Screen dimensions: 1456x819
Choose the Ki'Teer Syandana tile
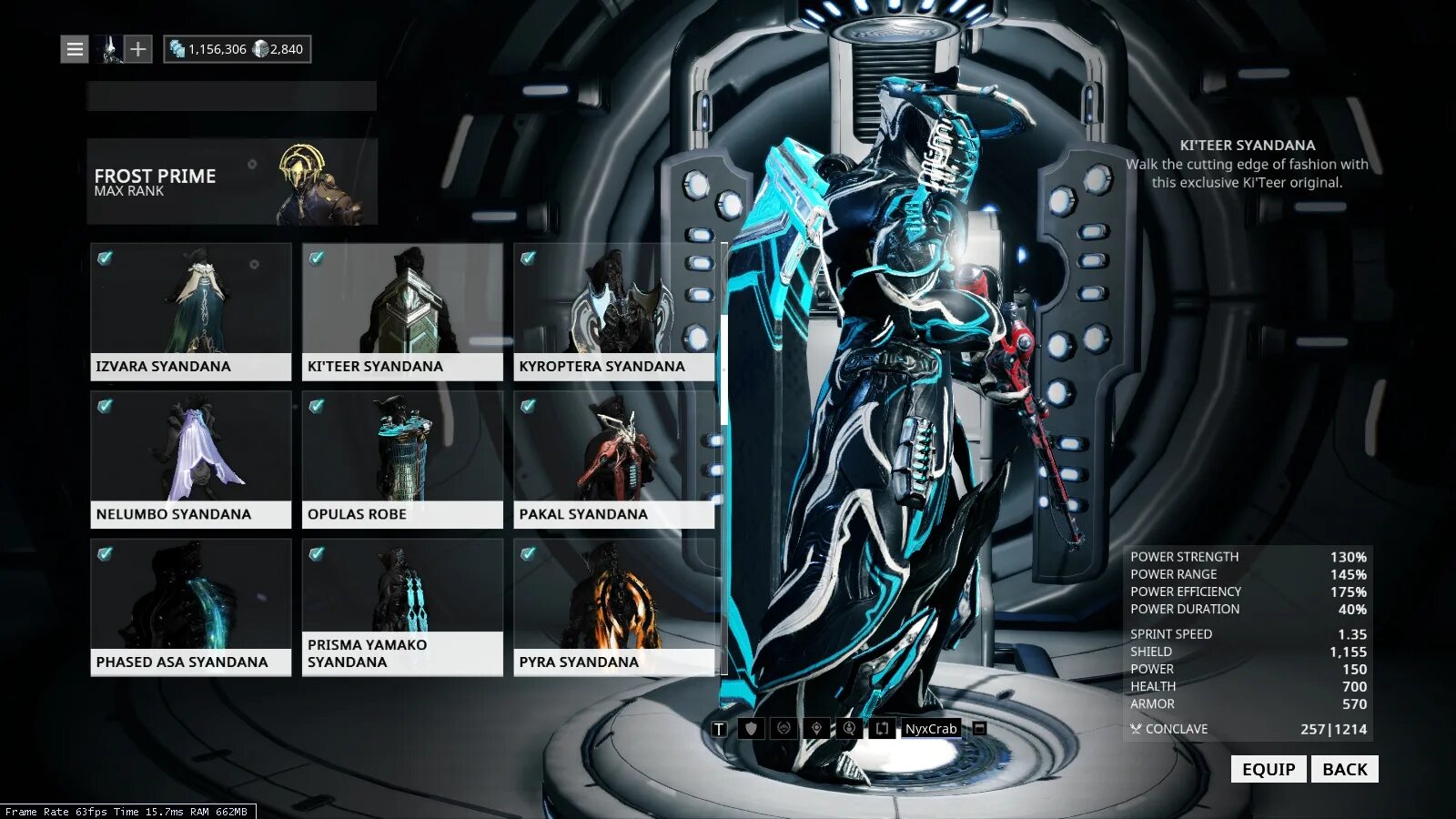[402, 311]
